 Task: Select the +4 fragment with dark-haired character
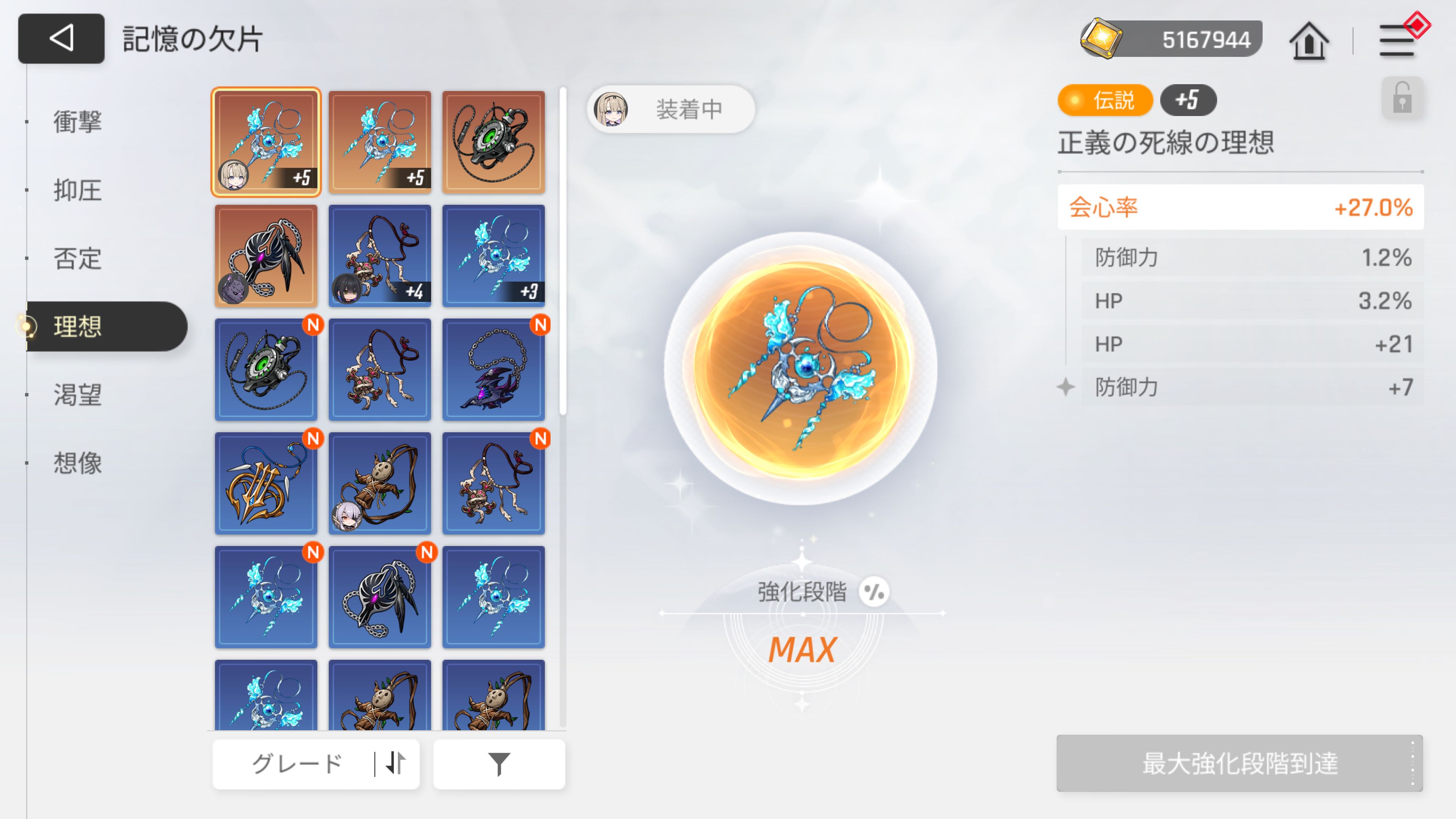(379, 256)
